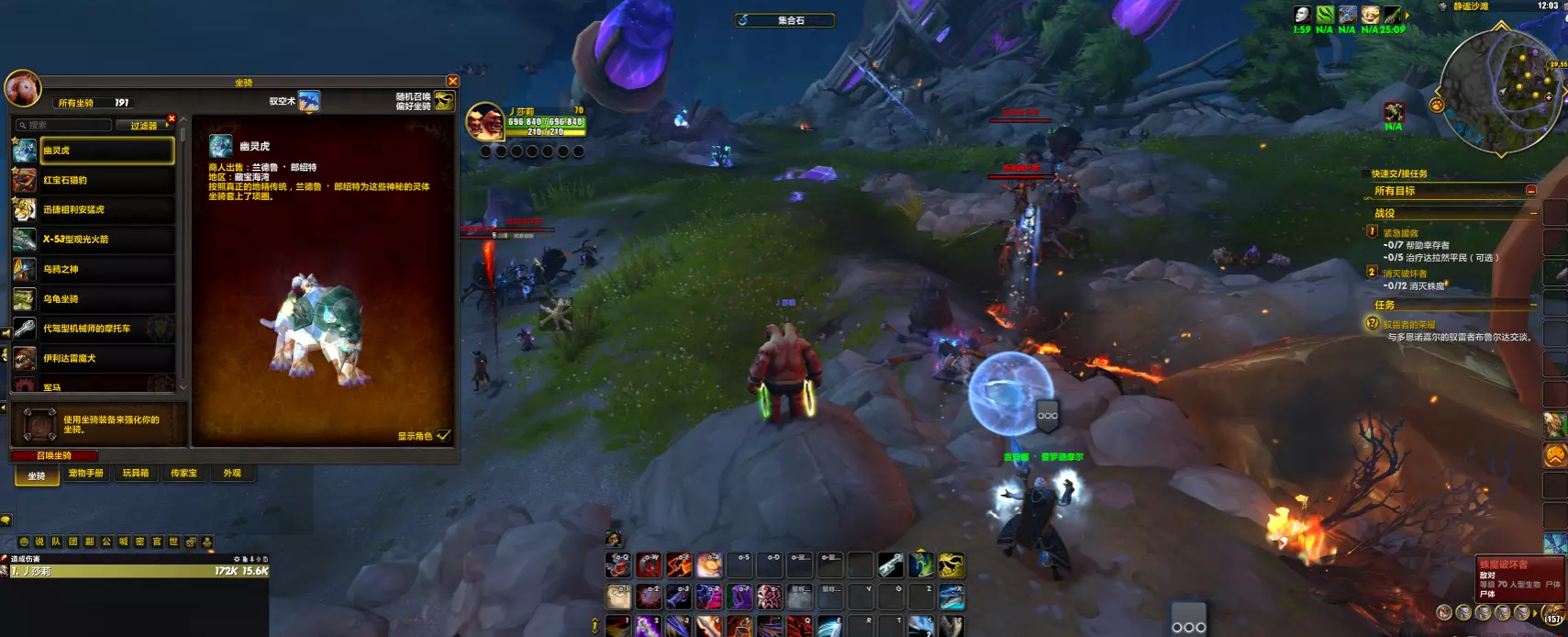This screenshot has width=1568, height=637.
Task: Collapse the 所有目标 objectives tracker
Action: pos(1530,191)
